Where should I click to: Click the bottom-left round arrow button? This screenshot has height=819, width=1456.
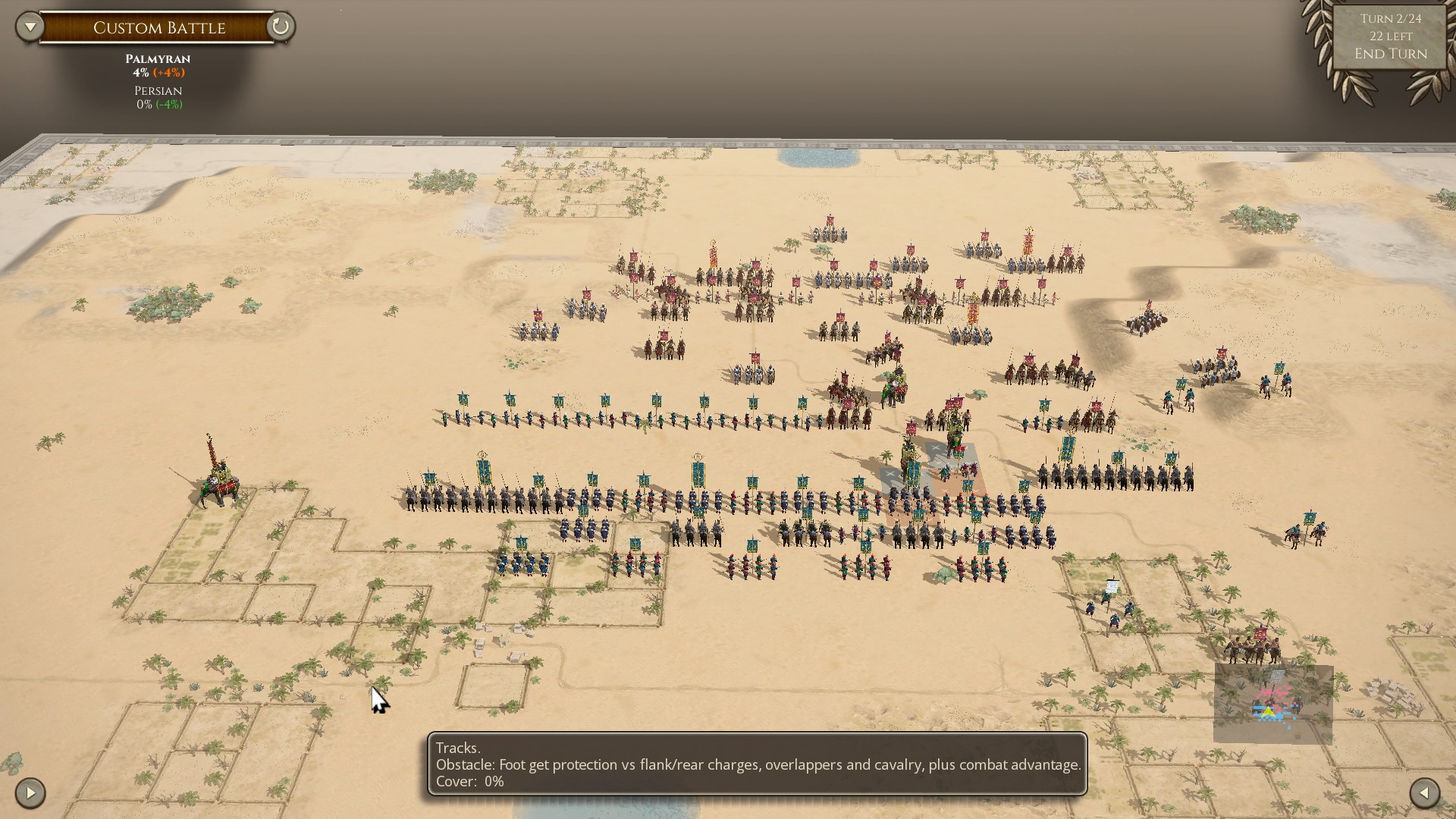pyautogui.click(x=30, y=793)
